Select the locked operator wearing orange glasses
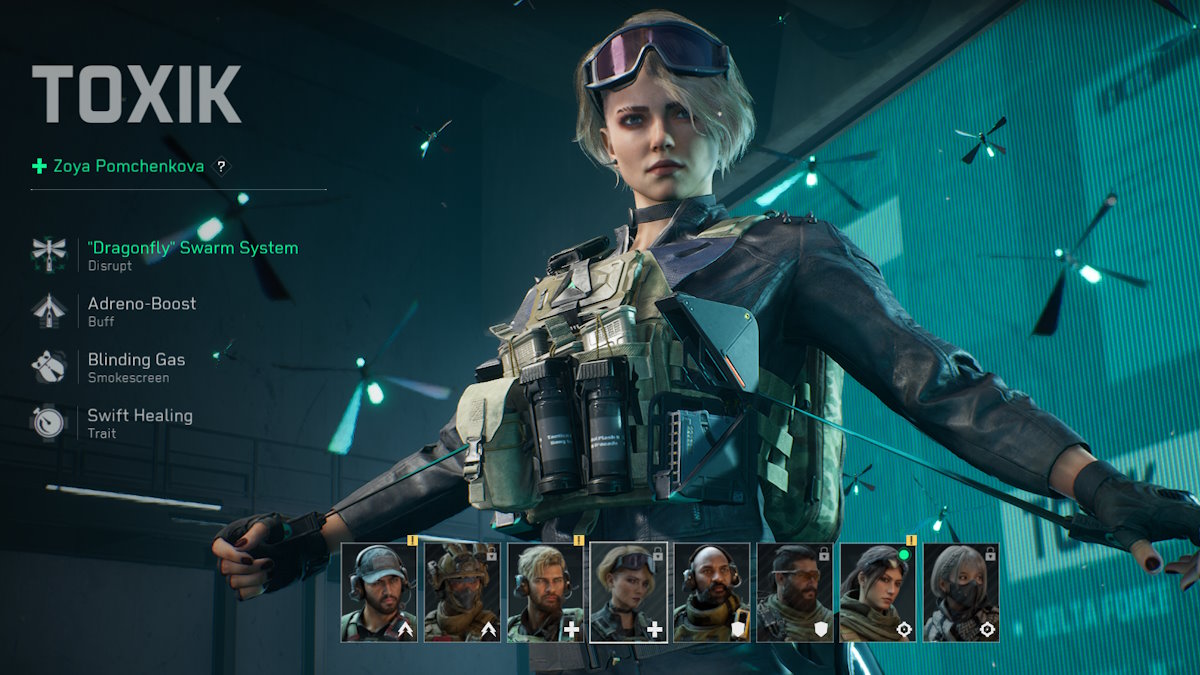Viewport: 1200px width, 675px height. (794, 592)
